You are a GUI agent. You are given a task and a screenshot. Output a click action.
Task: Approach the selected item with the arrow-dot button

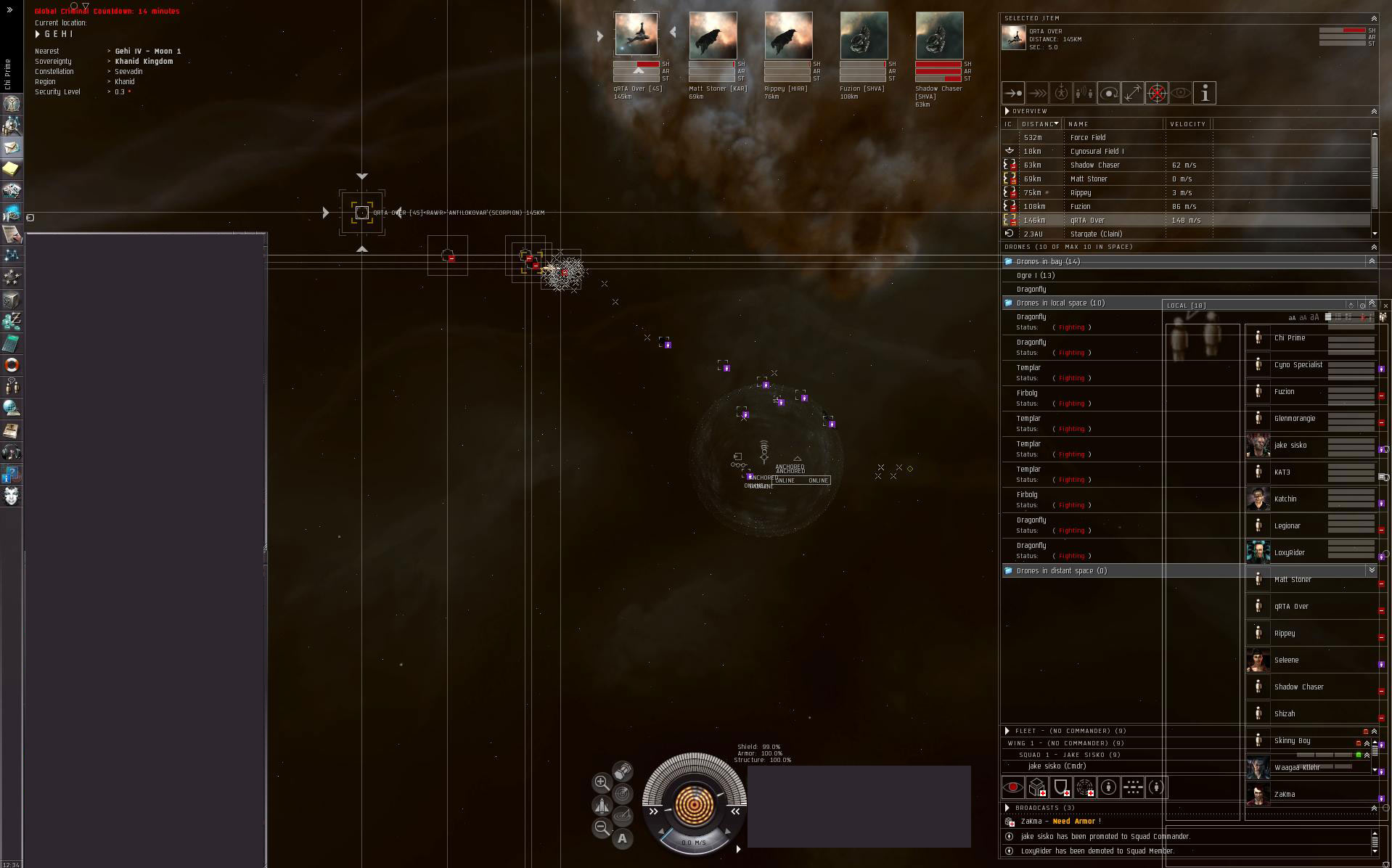tap(1013, 93)
